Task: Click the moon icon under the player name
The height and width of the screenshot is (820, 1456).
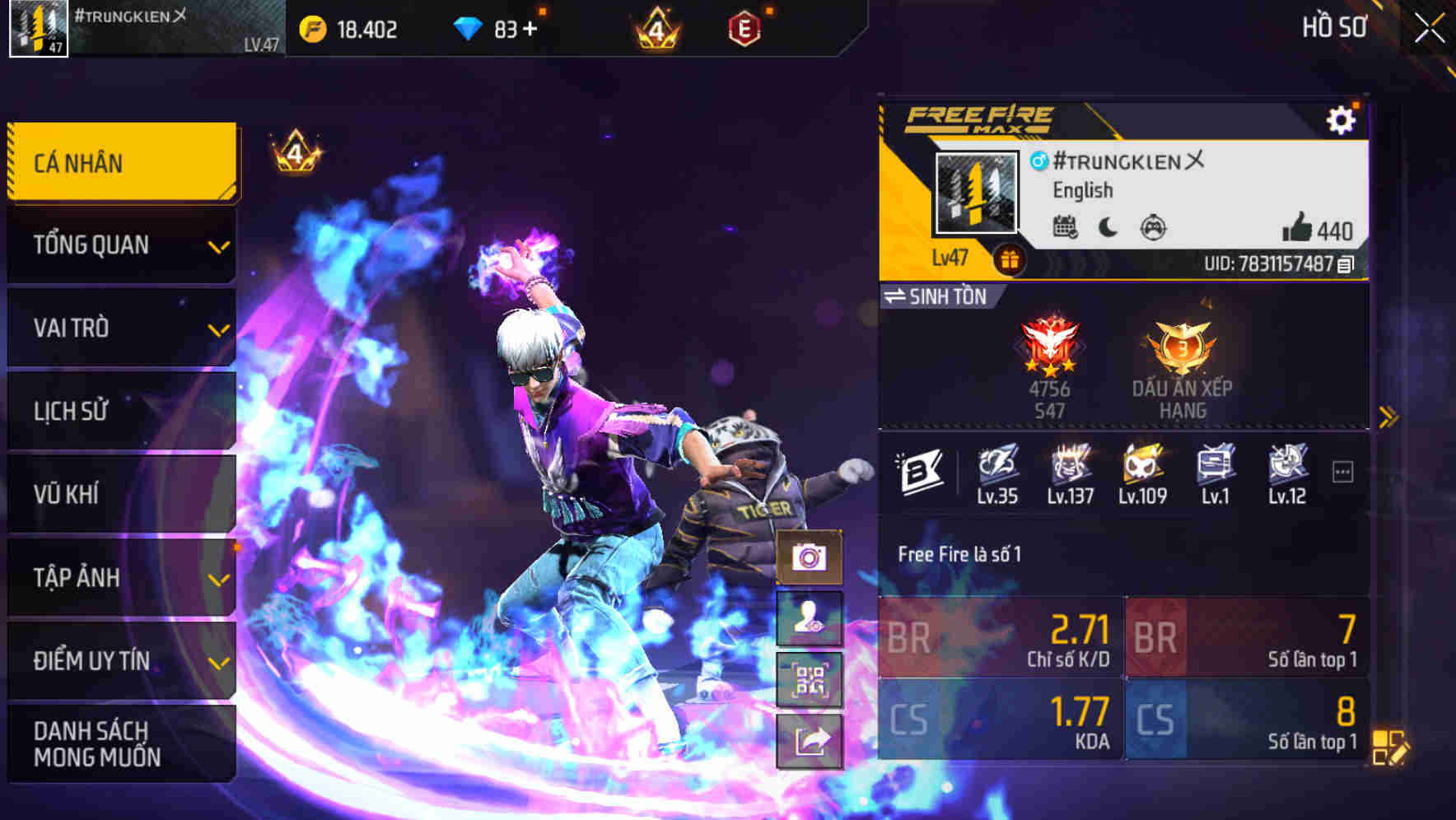Action: pos(1107,229)
